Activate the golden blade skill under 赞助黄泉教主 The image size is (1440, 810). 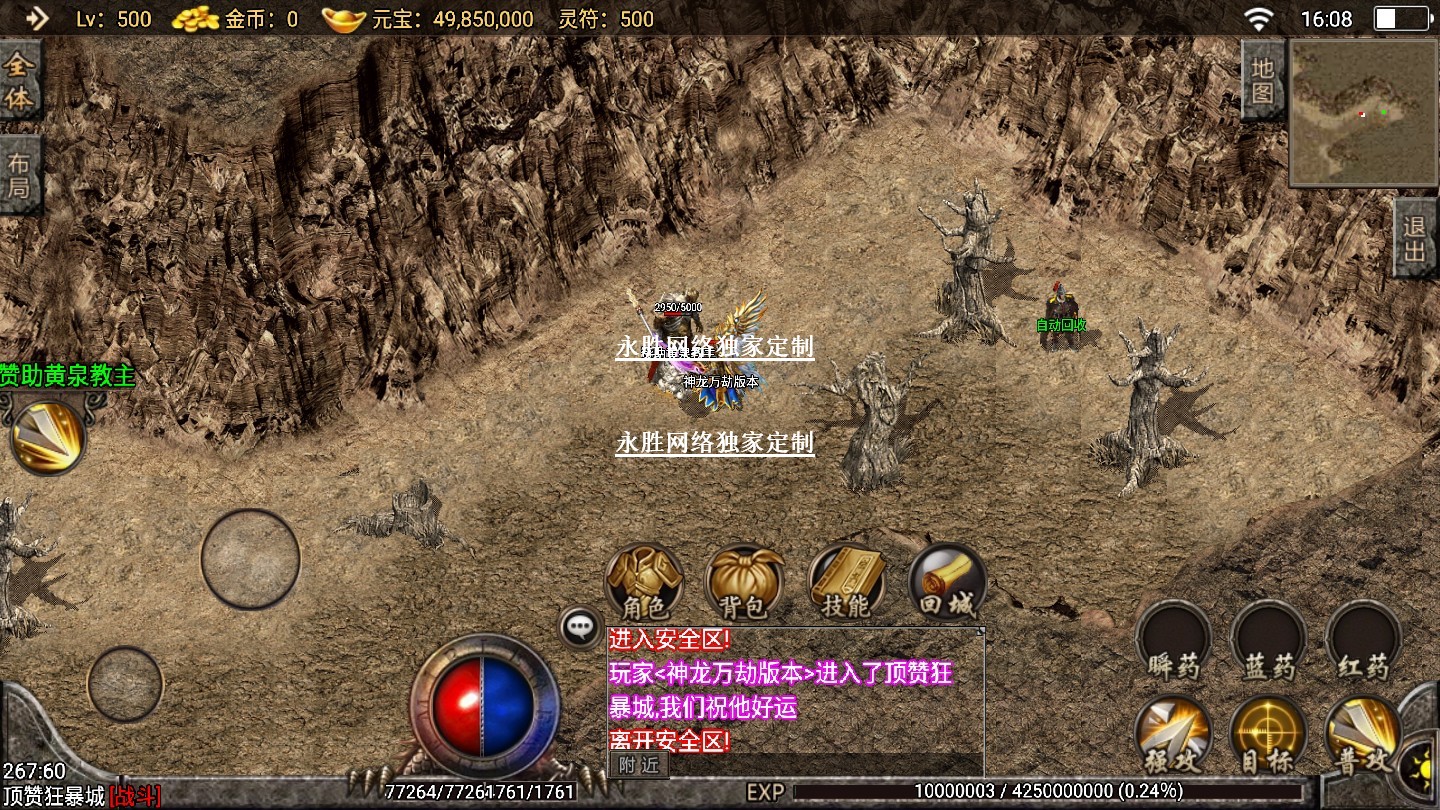coord(48,436)
